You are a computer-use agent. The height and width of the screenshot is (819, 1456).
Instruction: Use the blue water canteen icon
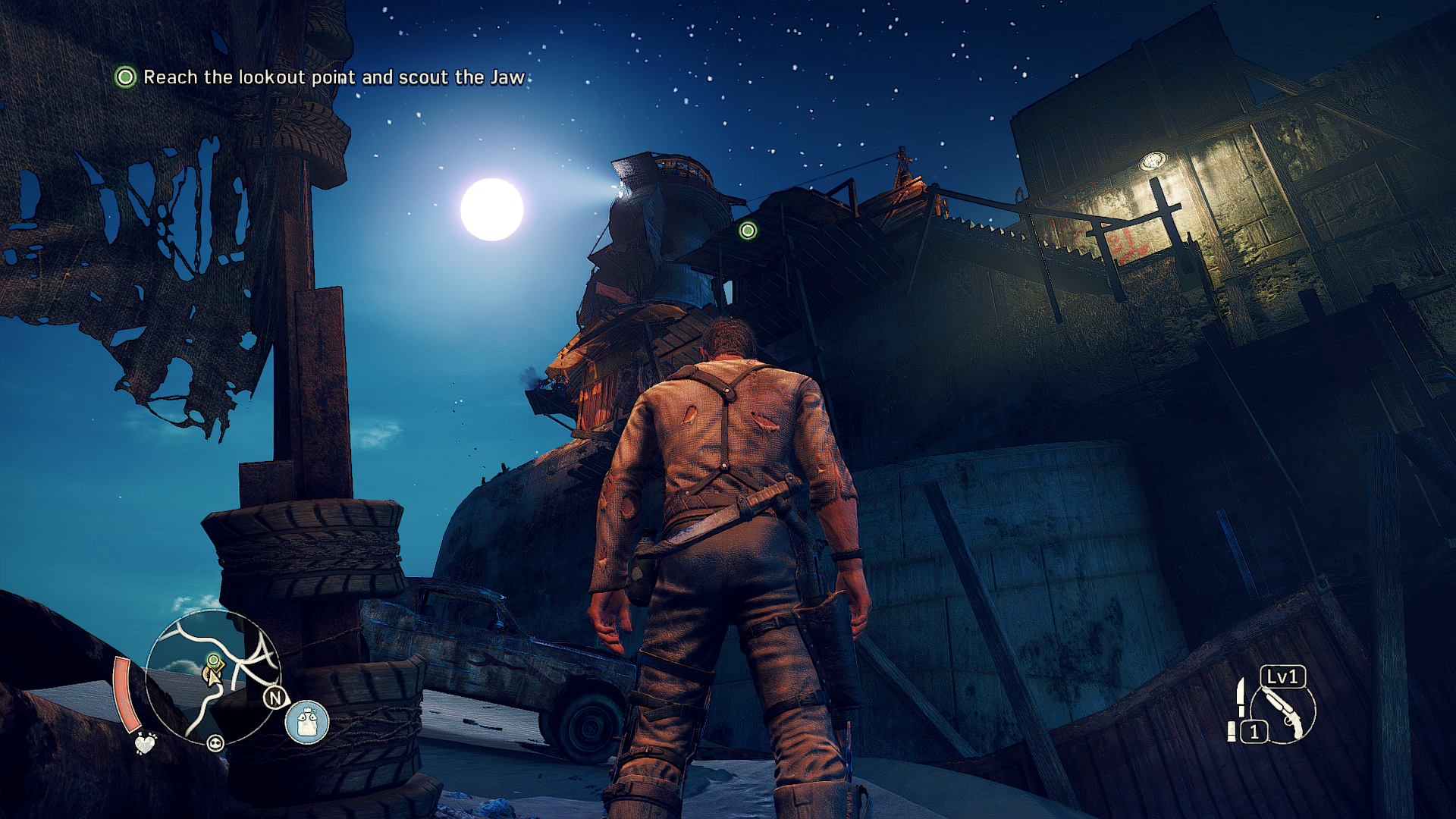click(307, 722)
